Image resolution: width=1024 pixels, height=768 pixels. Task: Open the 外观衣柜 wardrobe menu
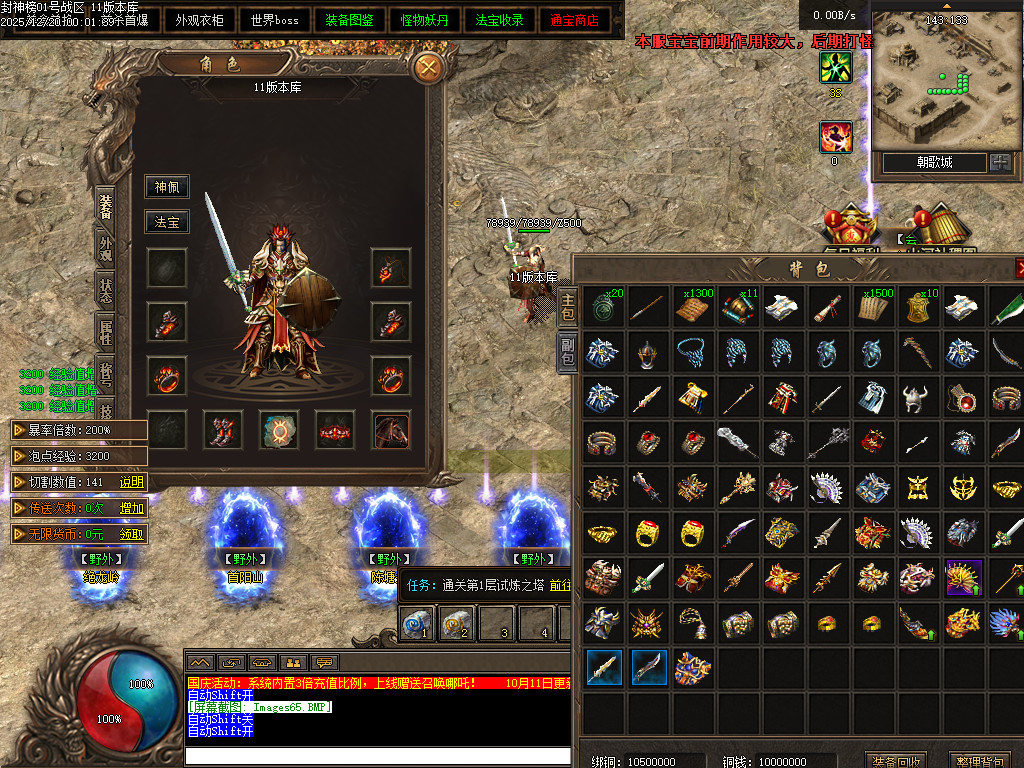(x=199, y=20)
